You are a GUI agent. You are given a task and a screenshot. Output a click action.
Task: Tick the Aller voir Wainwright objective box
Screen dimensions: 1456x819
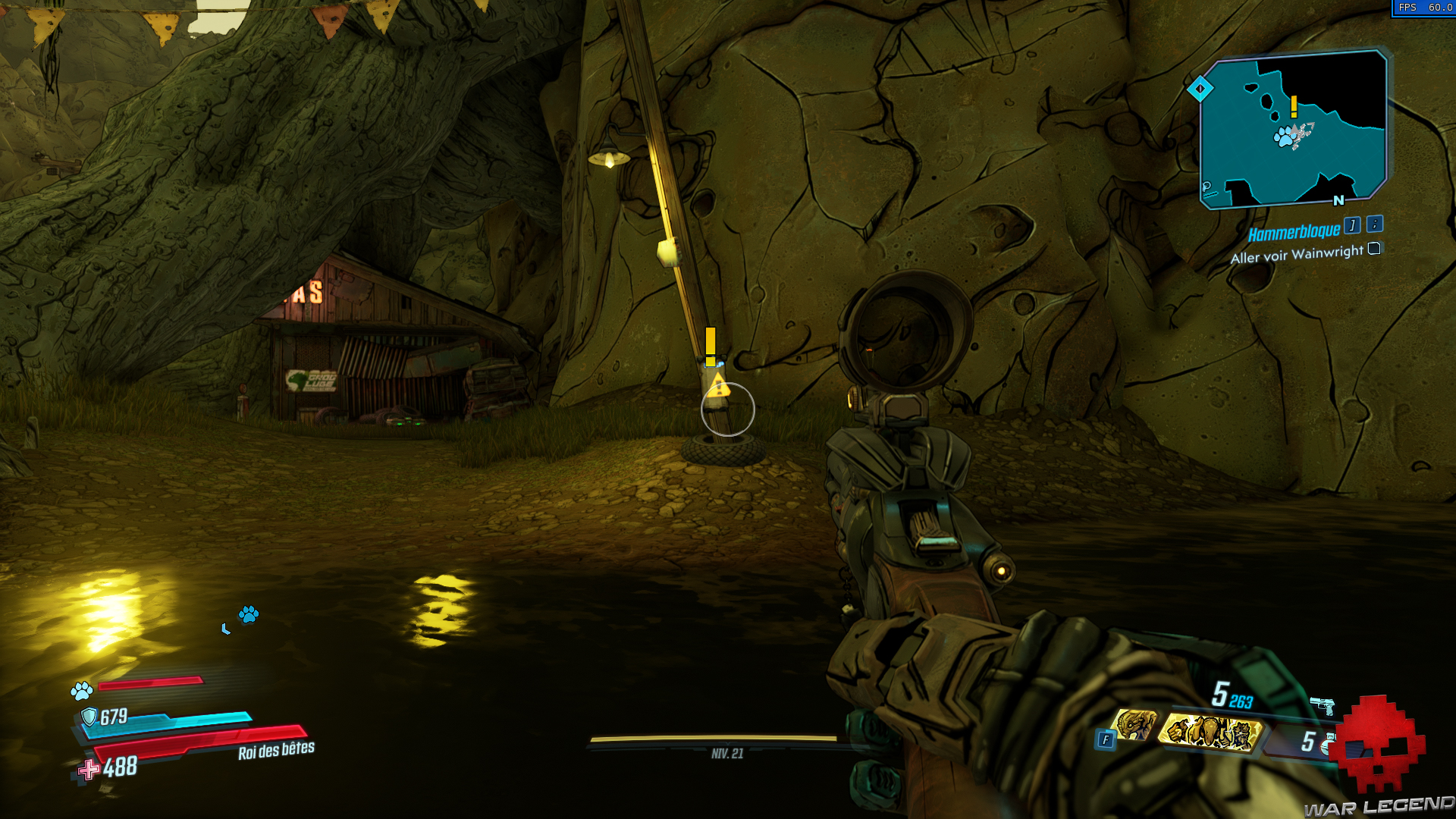1373,249
